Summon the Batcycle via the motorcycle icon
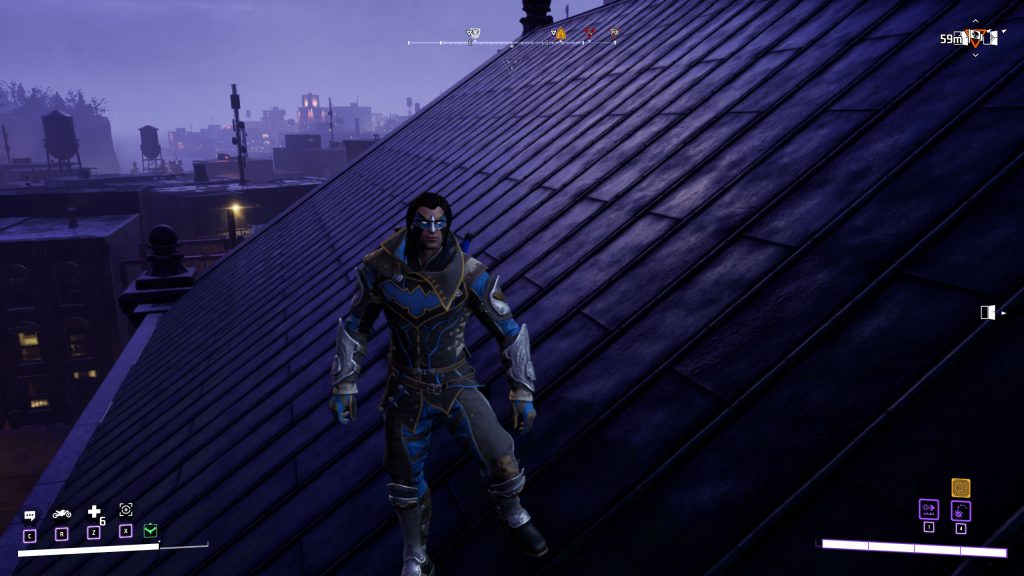The width and height of the screenshot is (1024, 576). tap(62, 514)
